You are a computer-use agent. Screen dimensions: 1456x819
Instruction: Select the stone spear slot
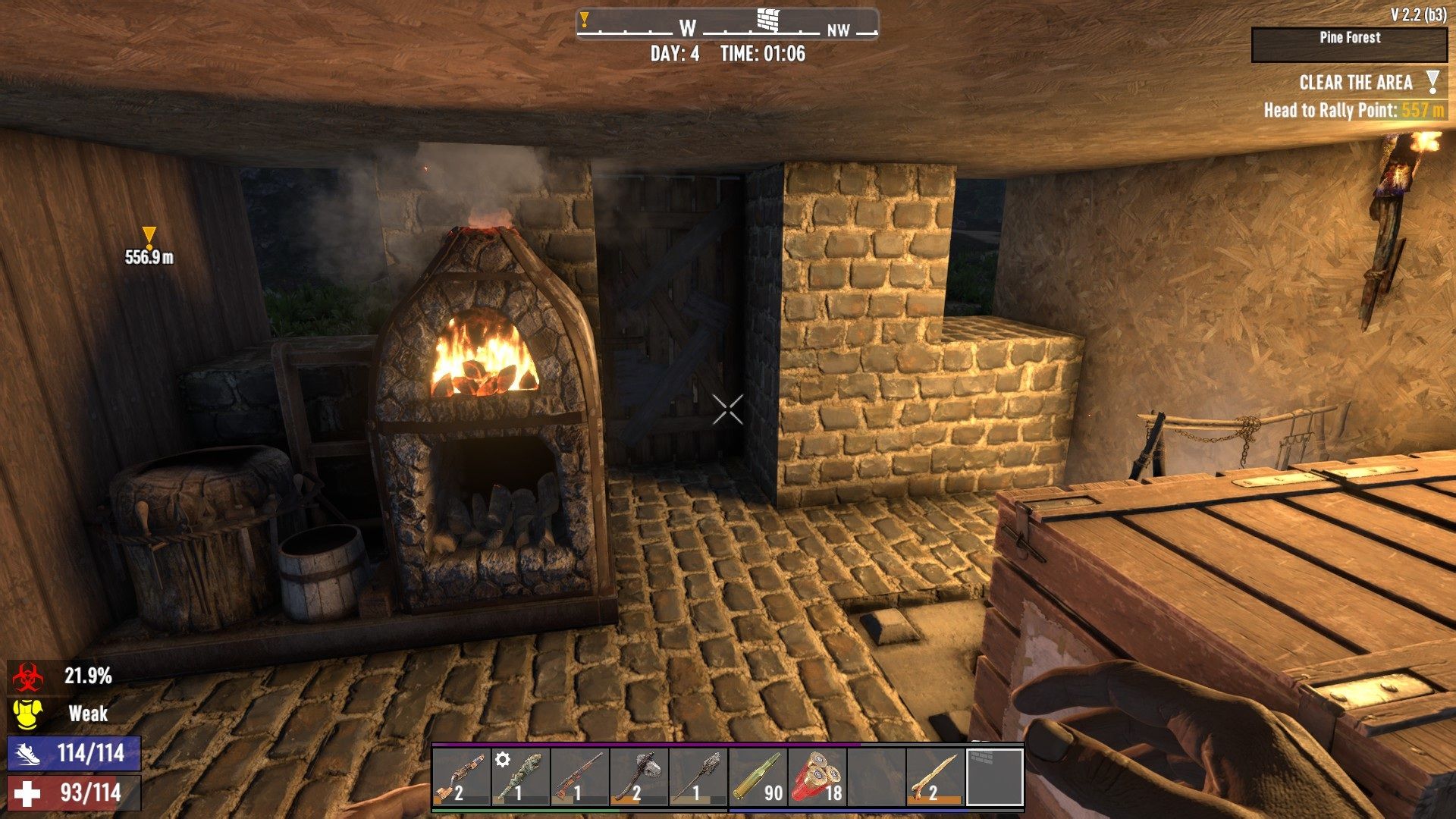698,777
